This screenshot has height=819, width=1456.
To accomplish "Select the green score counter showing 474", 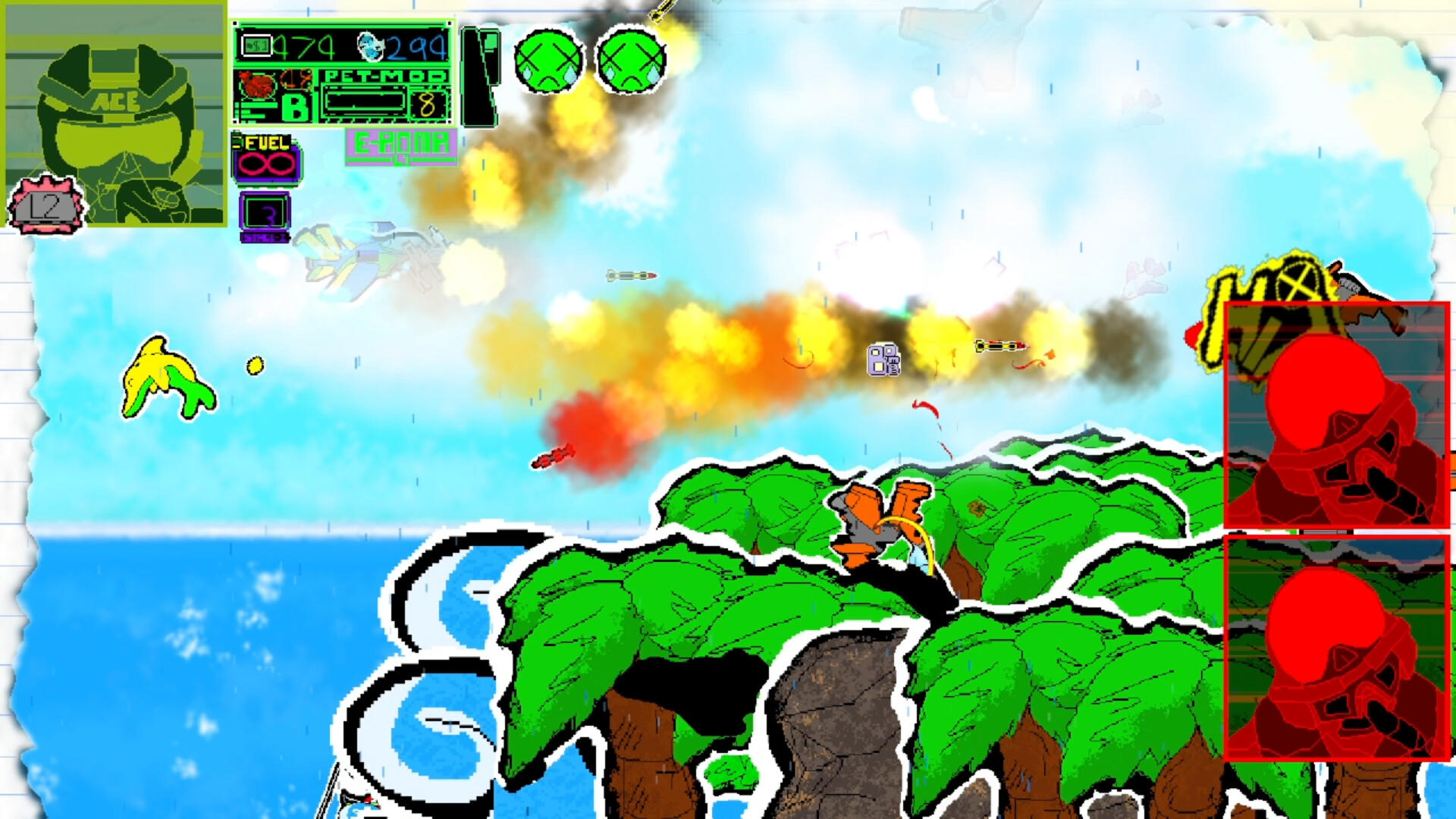I will [303, 45].
